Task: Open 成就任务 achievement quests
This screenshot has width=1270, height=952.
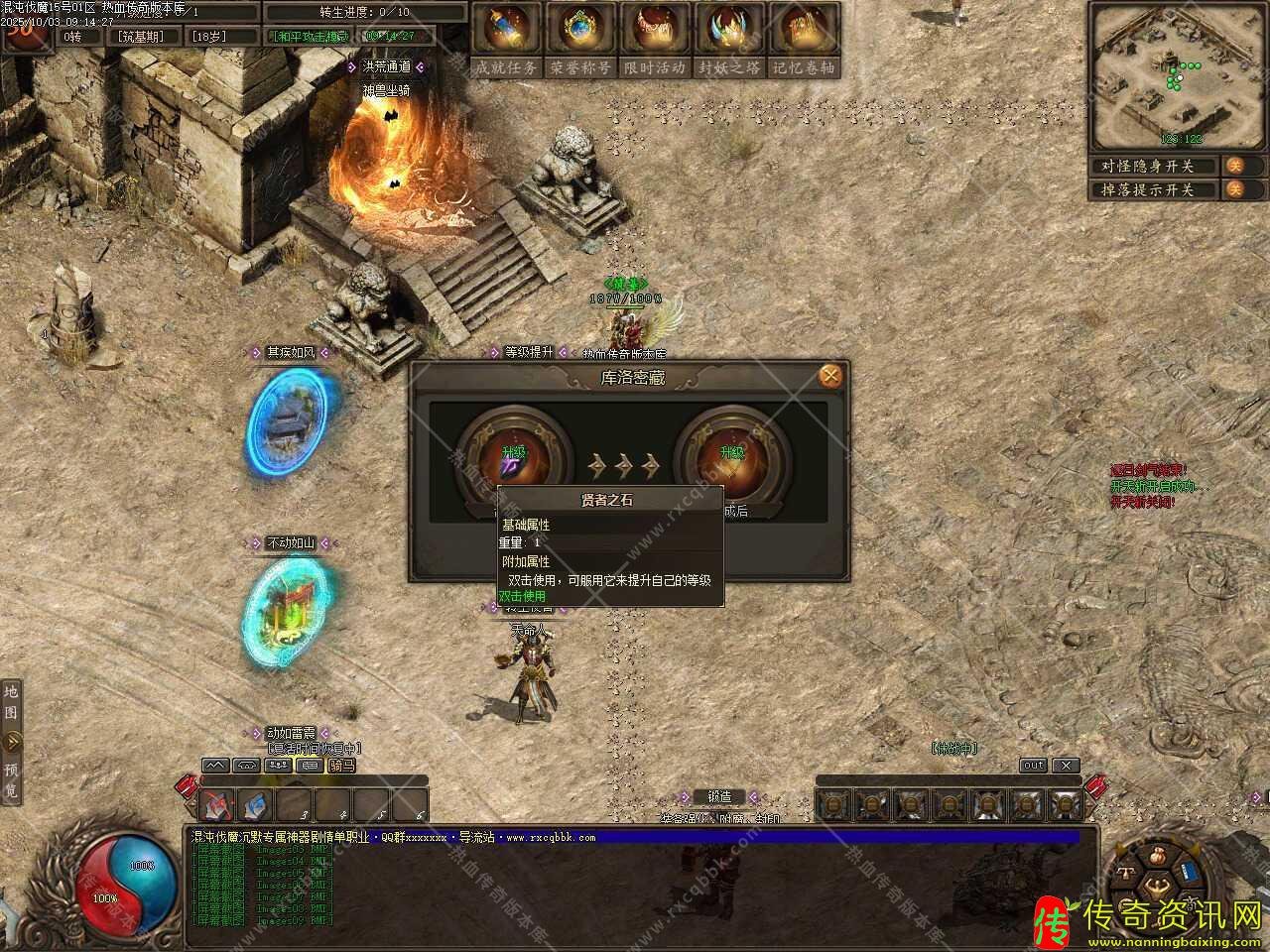Action: pos(506,40)
